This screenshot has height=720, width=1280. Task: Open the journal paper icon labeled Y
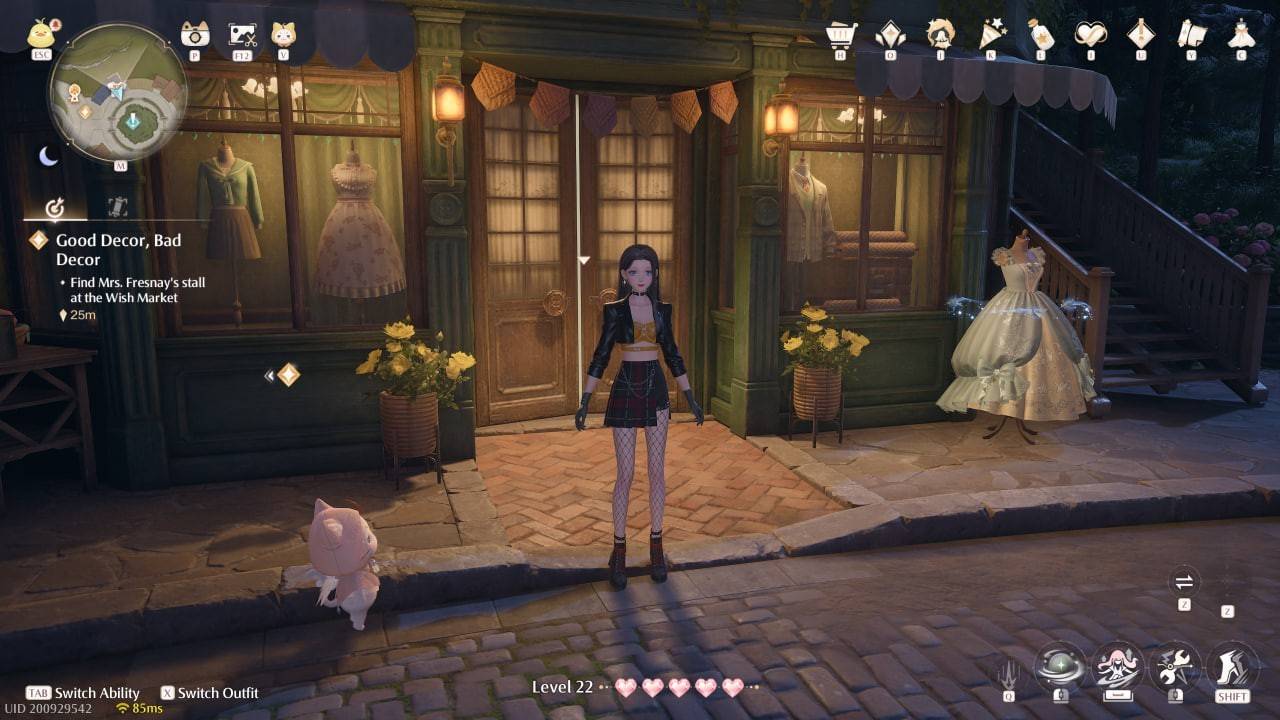(1190, 31)
